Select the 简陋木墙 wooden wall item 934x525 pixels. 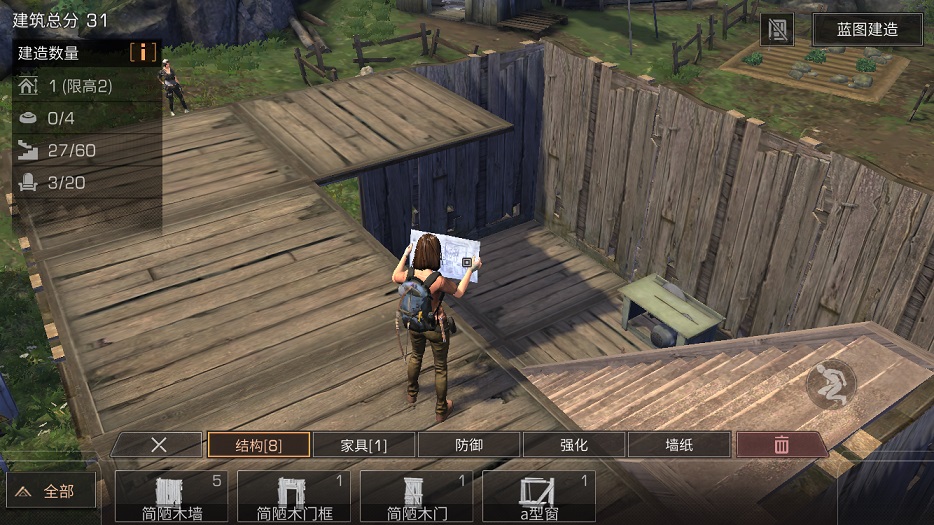pyautogui.click(x=170, y=496)
